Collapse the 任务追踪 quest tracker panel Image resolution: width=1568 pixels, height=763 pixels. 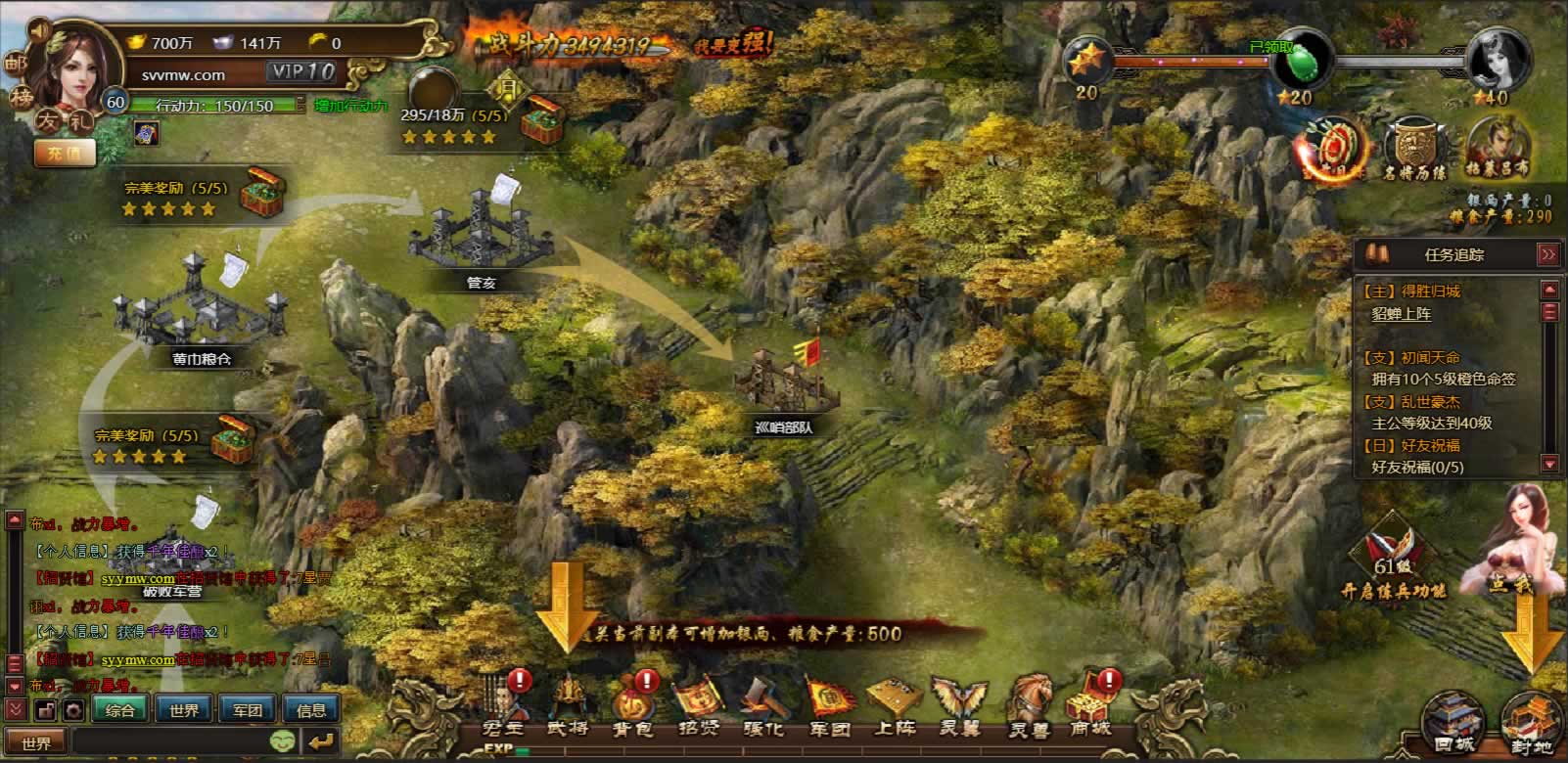tap(1547, 254)
